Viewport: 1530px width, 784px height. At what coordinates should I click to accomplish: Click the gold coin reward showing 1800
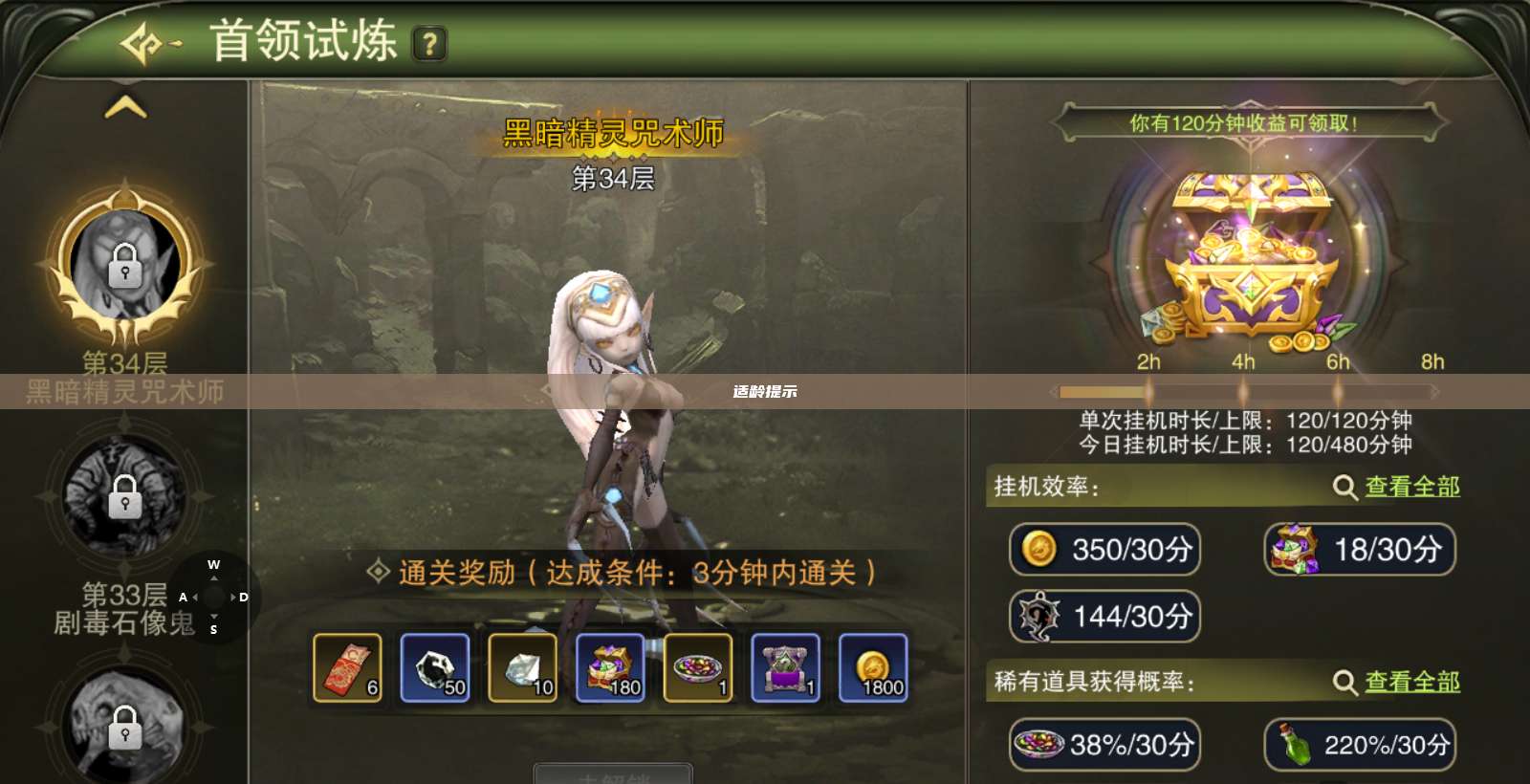(x=873, y=667)
